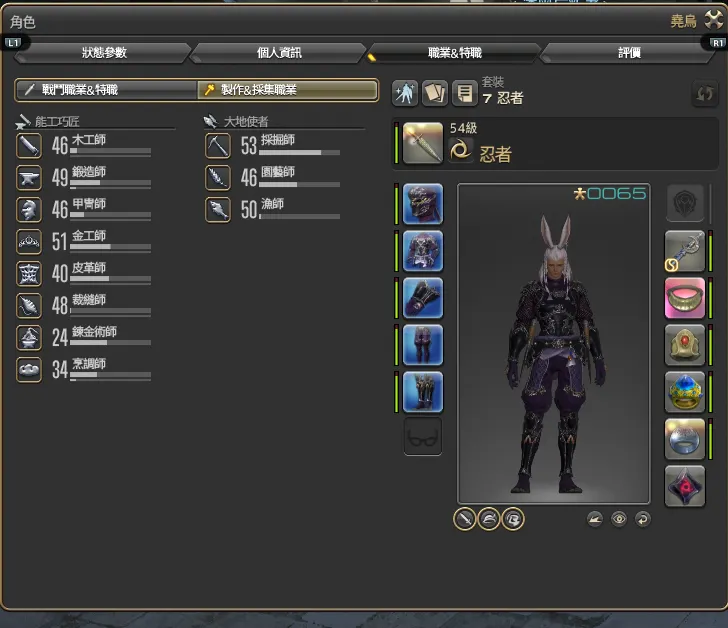Screen dimensions: 728x628
Task: Show the 評價 tab
Action: (629, 53)
